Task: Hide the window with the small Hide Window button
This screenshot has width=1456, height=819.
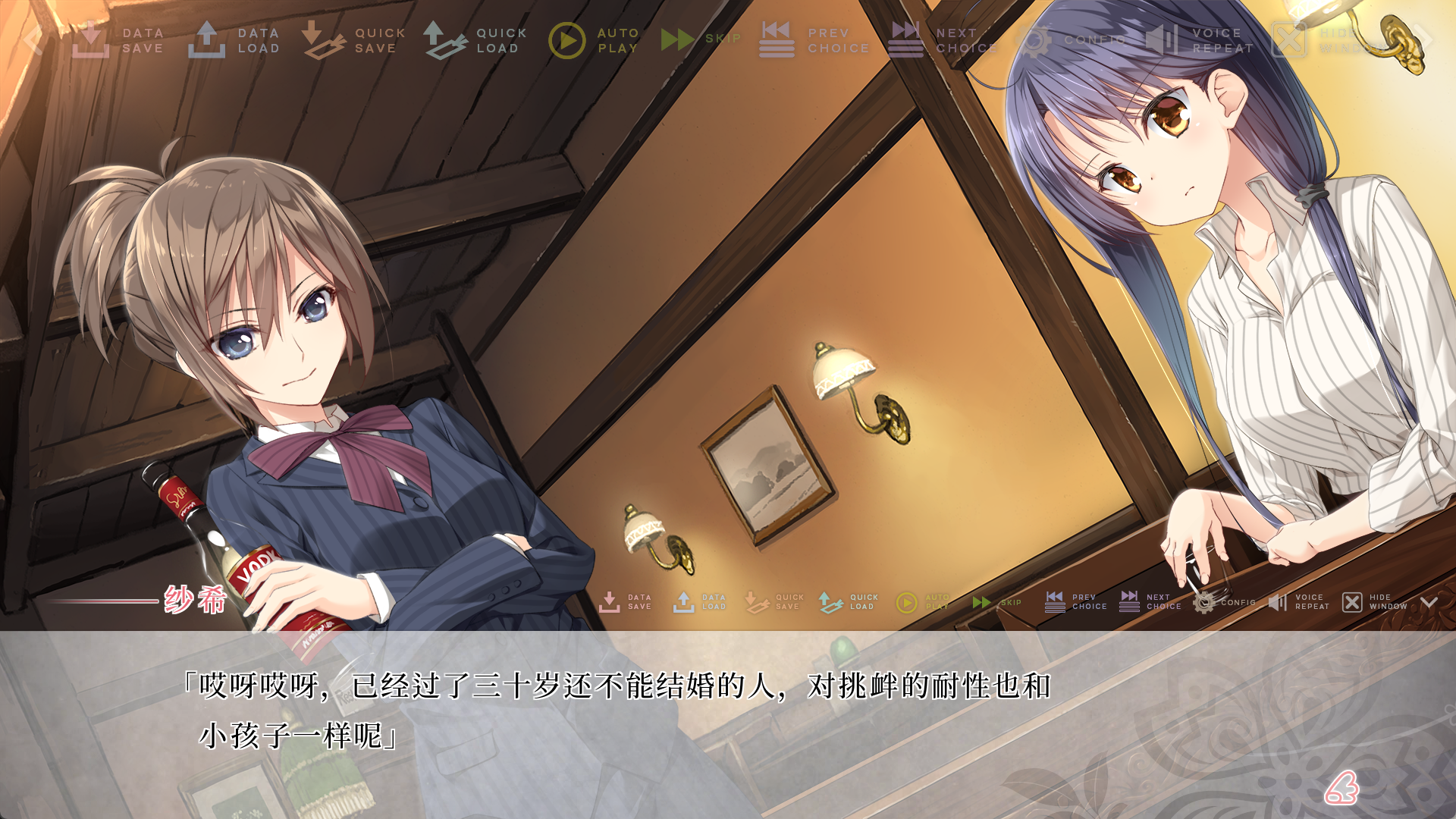Action: pos(1374,602)
